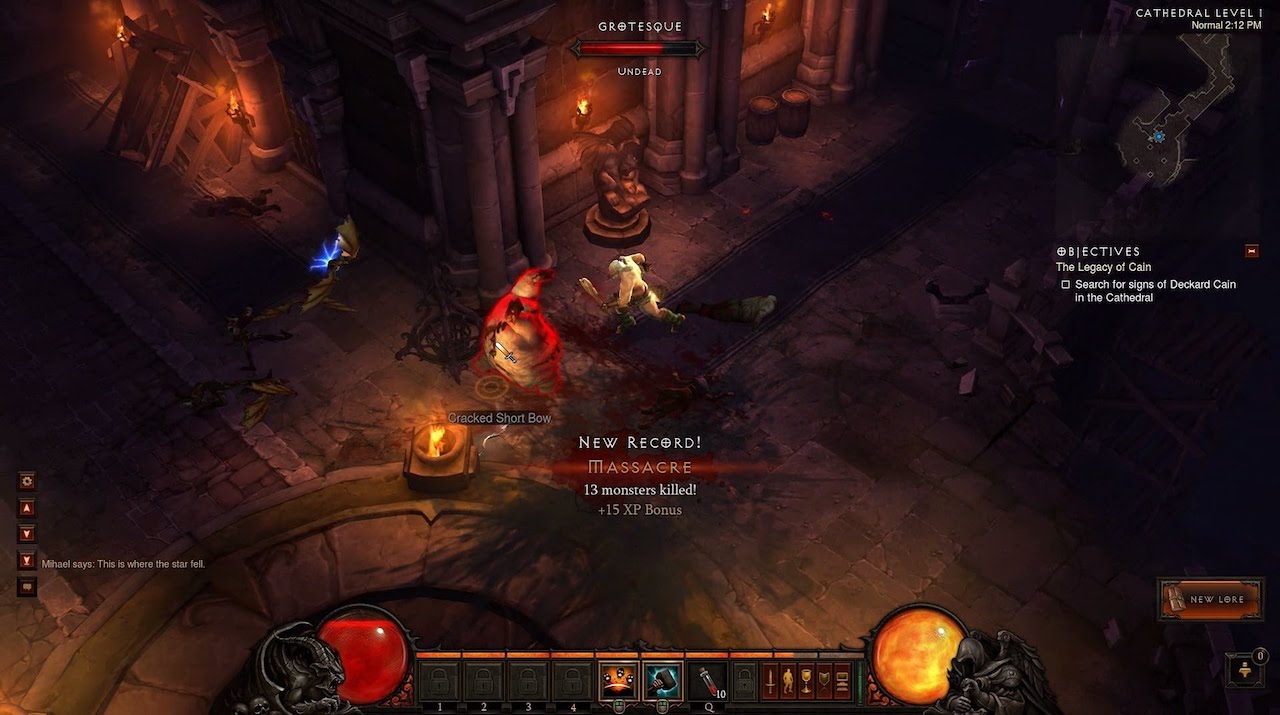Open the goblet menu button
Screen dimensions: 1280x715
tap(806, 681)
